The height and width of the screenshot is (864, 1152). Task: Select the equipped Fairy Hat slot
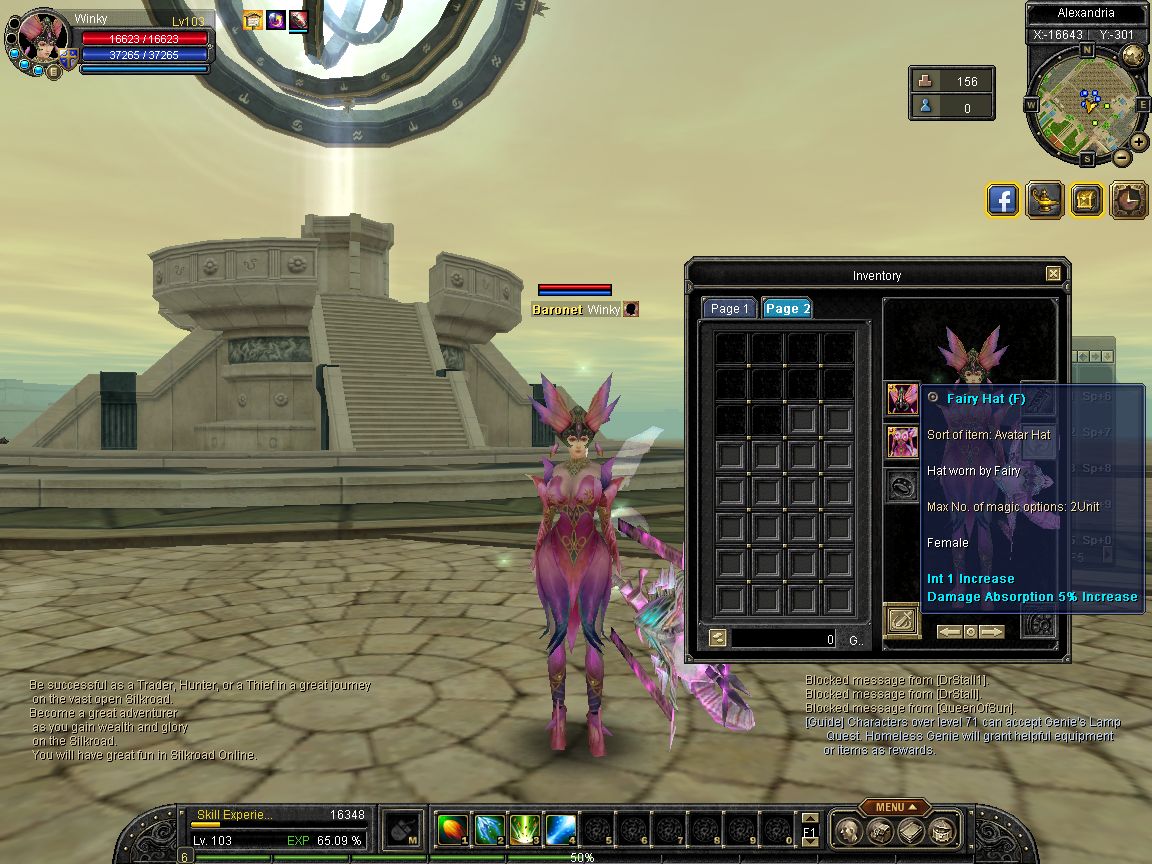point(903,399)
